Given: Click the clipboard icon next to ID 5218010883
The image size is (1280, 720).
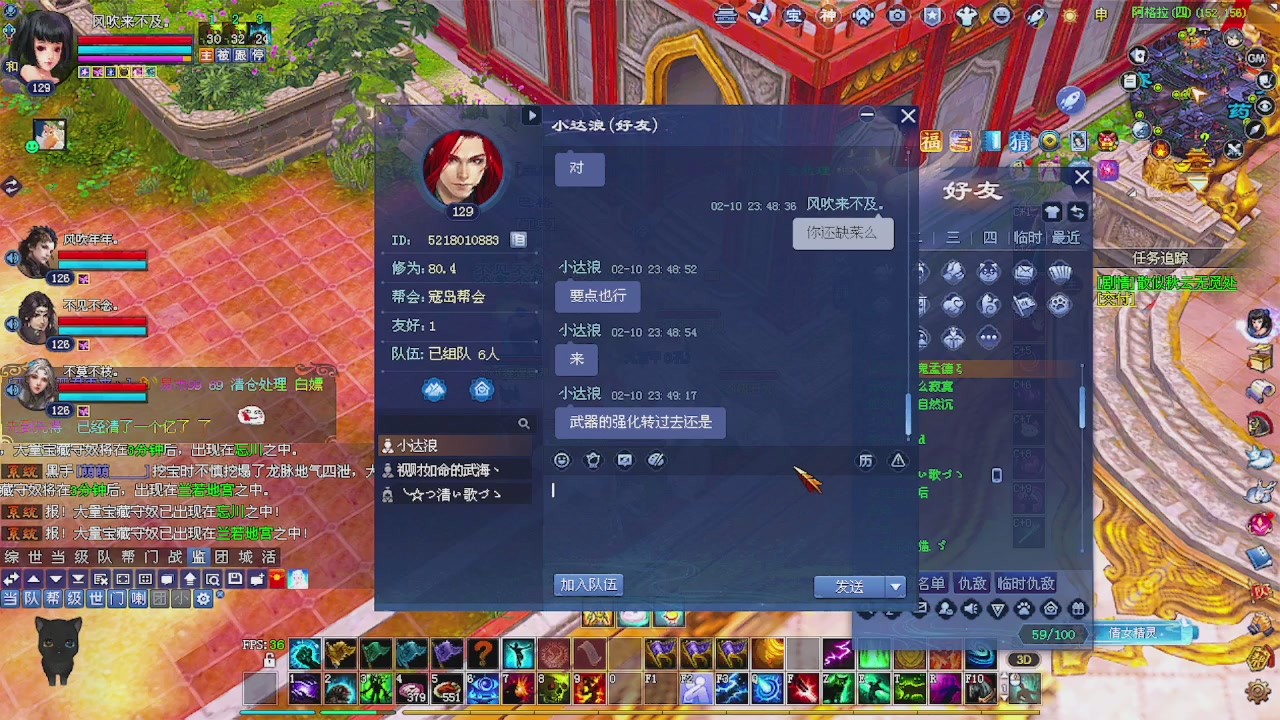Looking at the screenshot, I should [x=519, y=240].
